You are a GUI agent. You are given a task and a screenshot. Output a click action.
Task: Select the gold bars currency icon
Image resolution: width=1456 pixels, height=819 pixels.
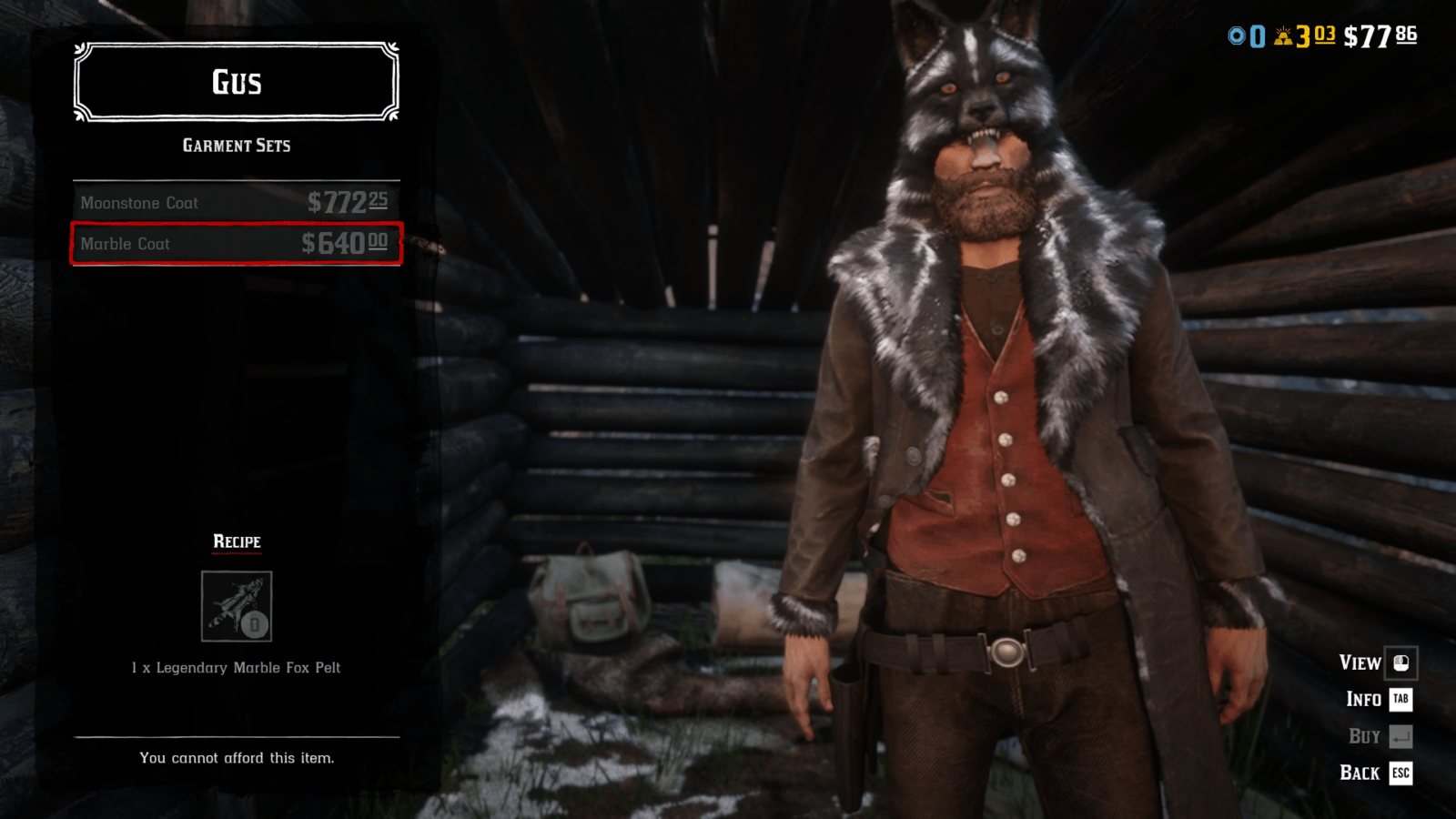tap(1284, 36)
